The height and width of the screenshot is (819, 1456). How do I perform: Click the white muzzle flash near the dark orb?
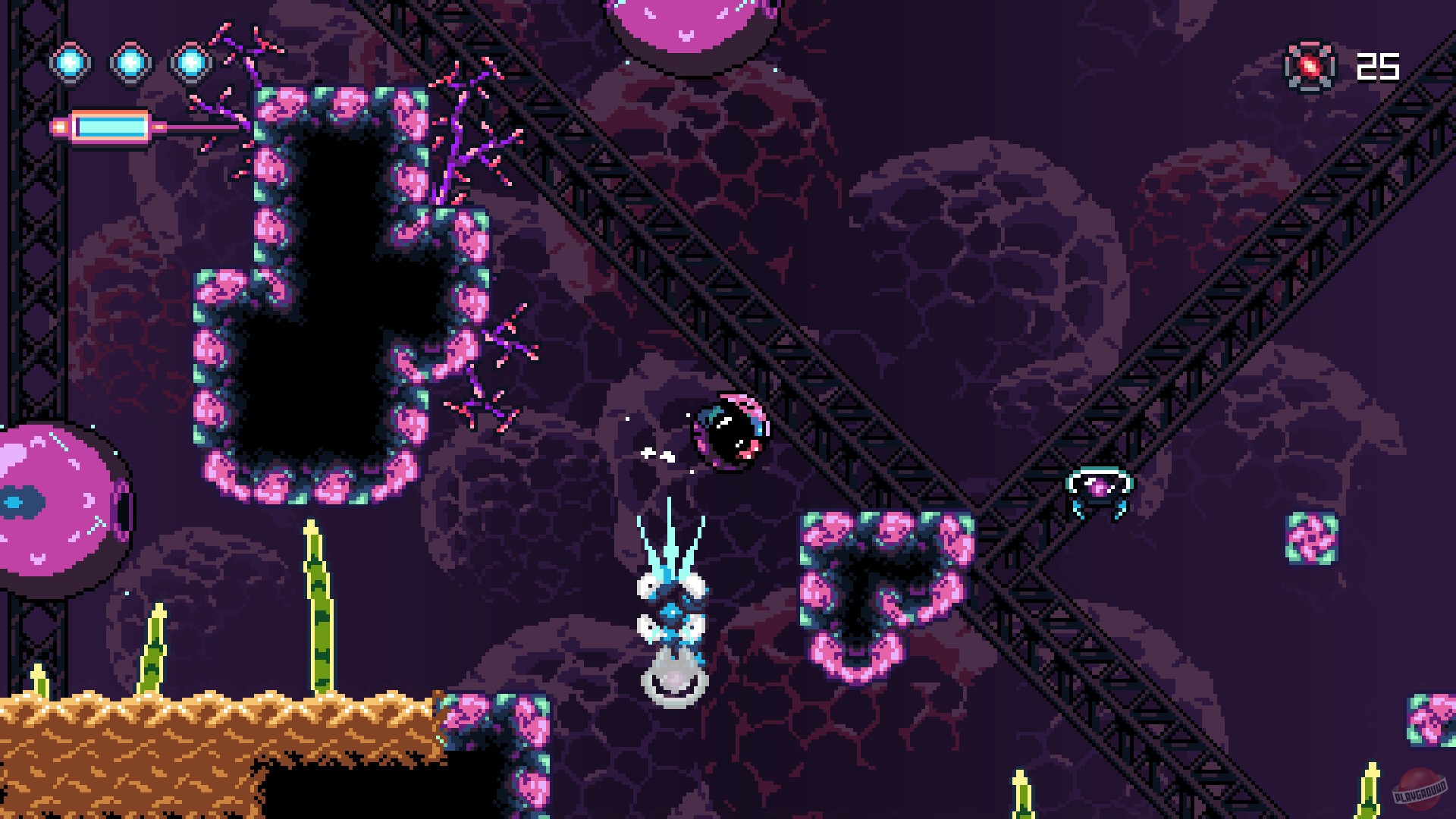coord(660,455)
